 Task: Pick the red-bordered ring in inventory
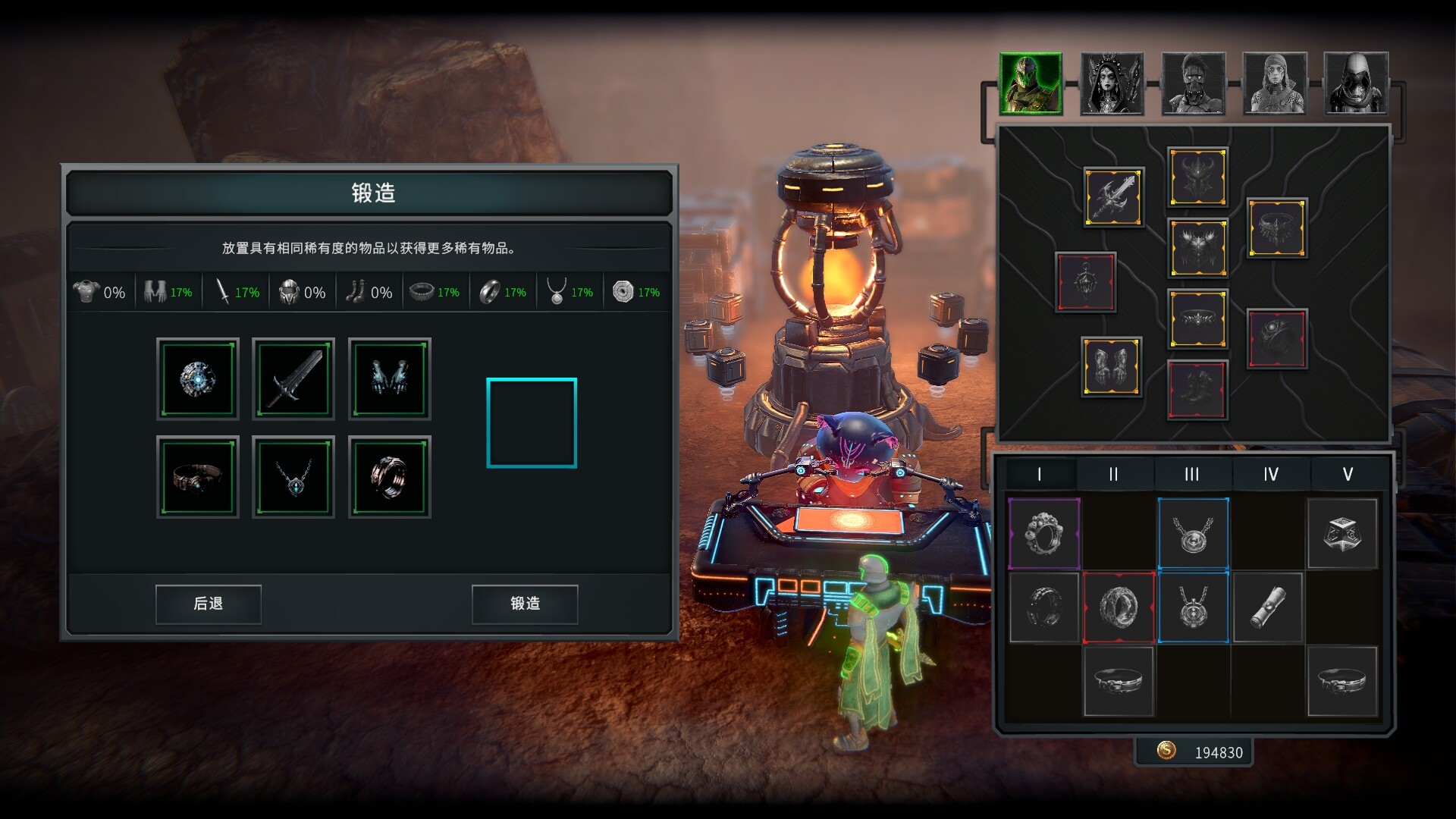1119,607
